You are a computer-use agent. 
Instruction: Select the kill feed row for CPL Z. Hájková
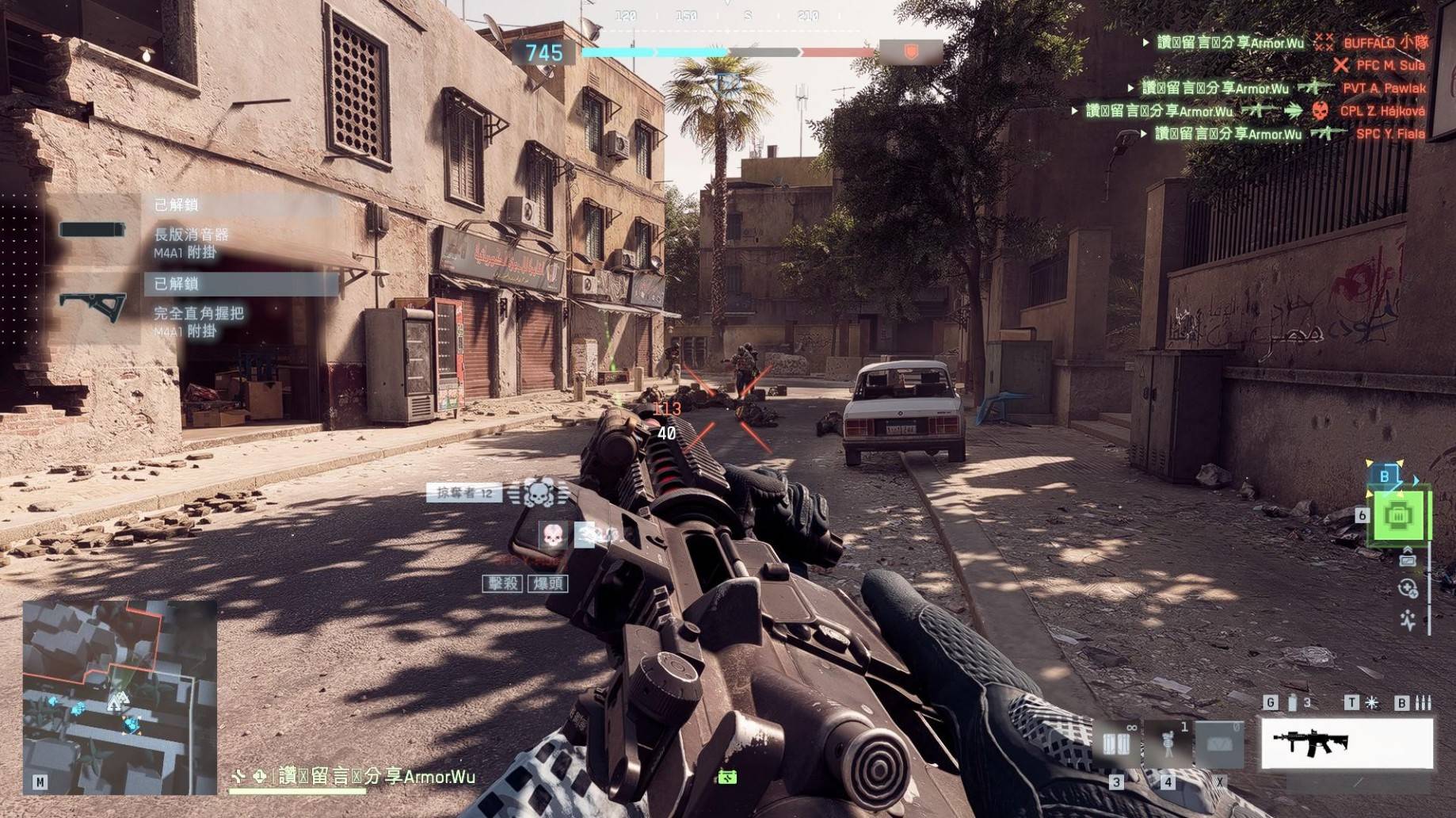pos(1252,111)
